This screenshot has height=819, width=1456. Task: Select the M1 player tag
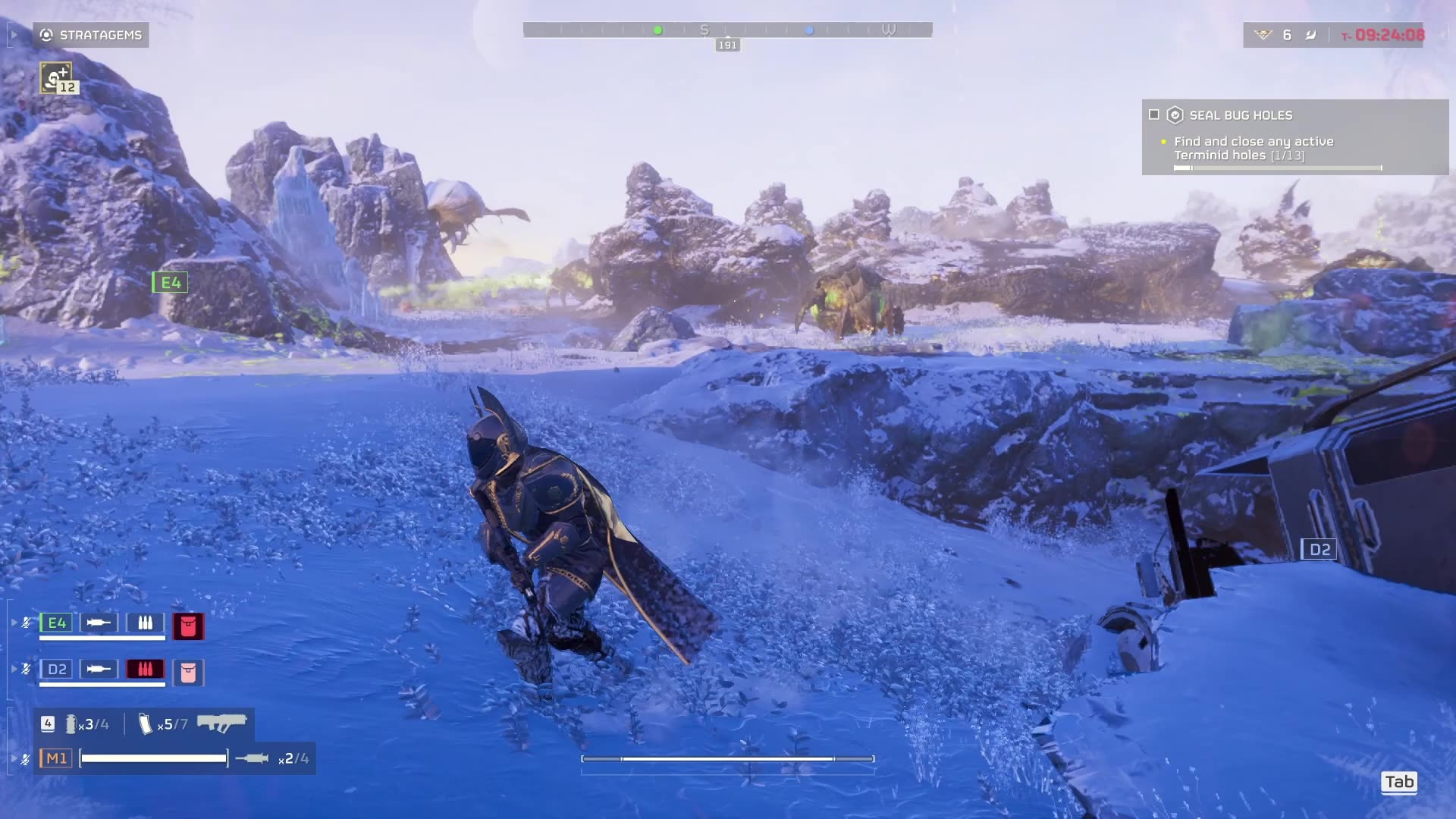click(56, 758)
